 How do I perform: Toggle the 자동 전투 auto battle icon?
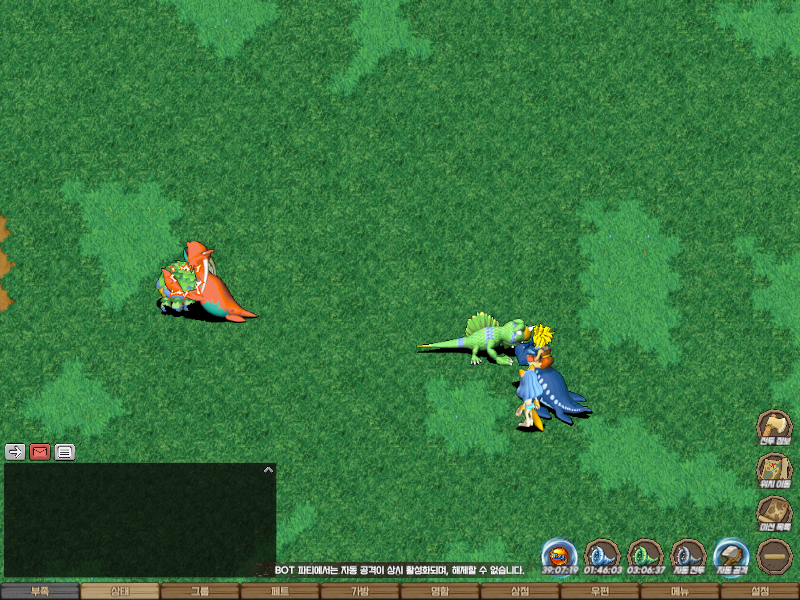click(x=689, y=554)
